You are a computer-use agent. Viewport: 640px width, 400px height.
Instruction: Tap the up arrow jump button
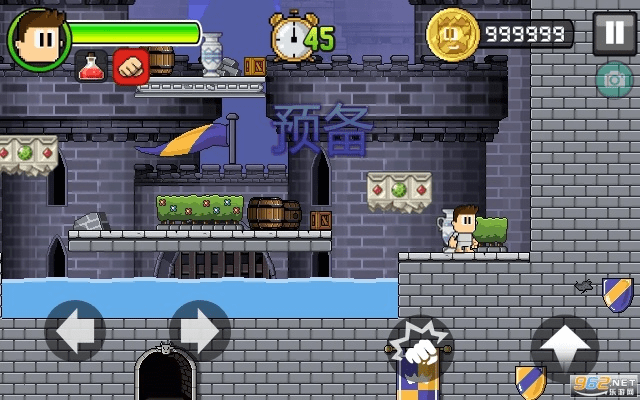click(565, 347)
